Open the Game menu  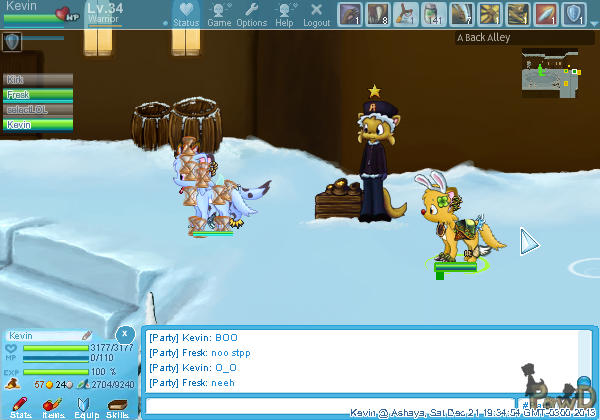click(218, 14)
